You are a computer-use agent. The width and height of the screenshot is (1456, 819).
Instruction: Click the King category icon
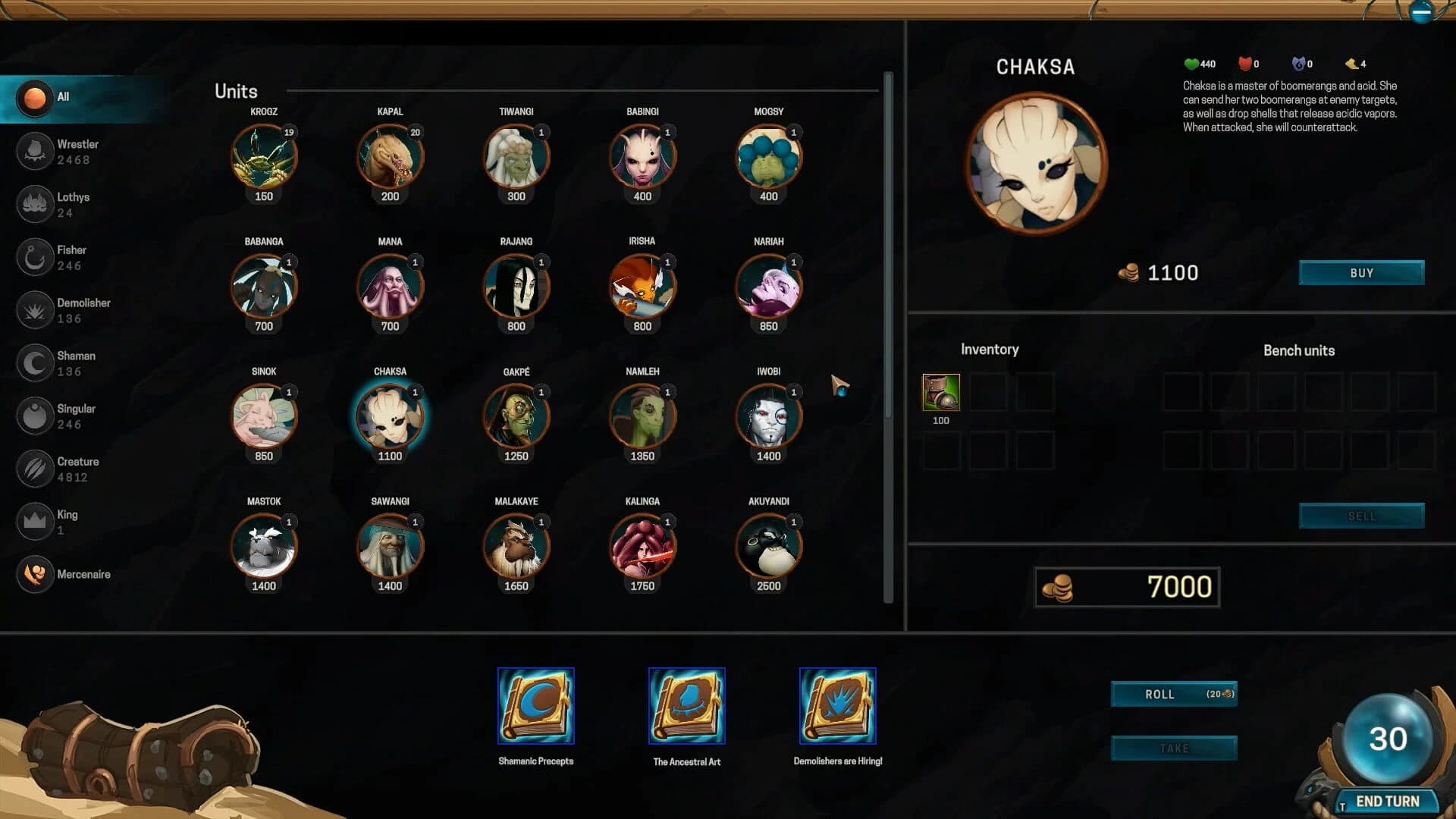pos(35,521)
